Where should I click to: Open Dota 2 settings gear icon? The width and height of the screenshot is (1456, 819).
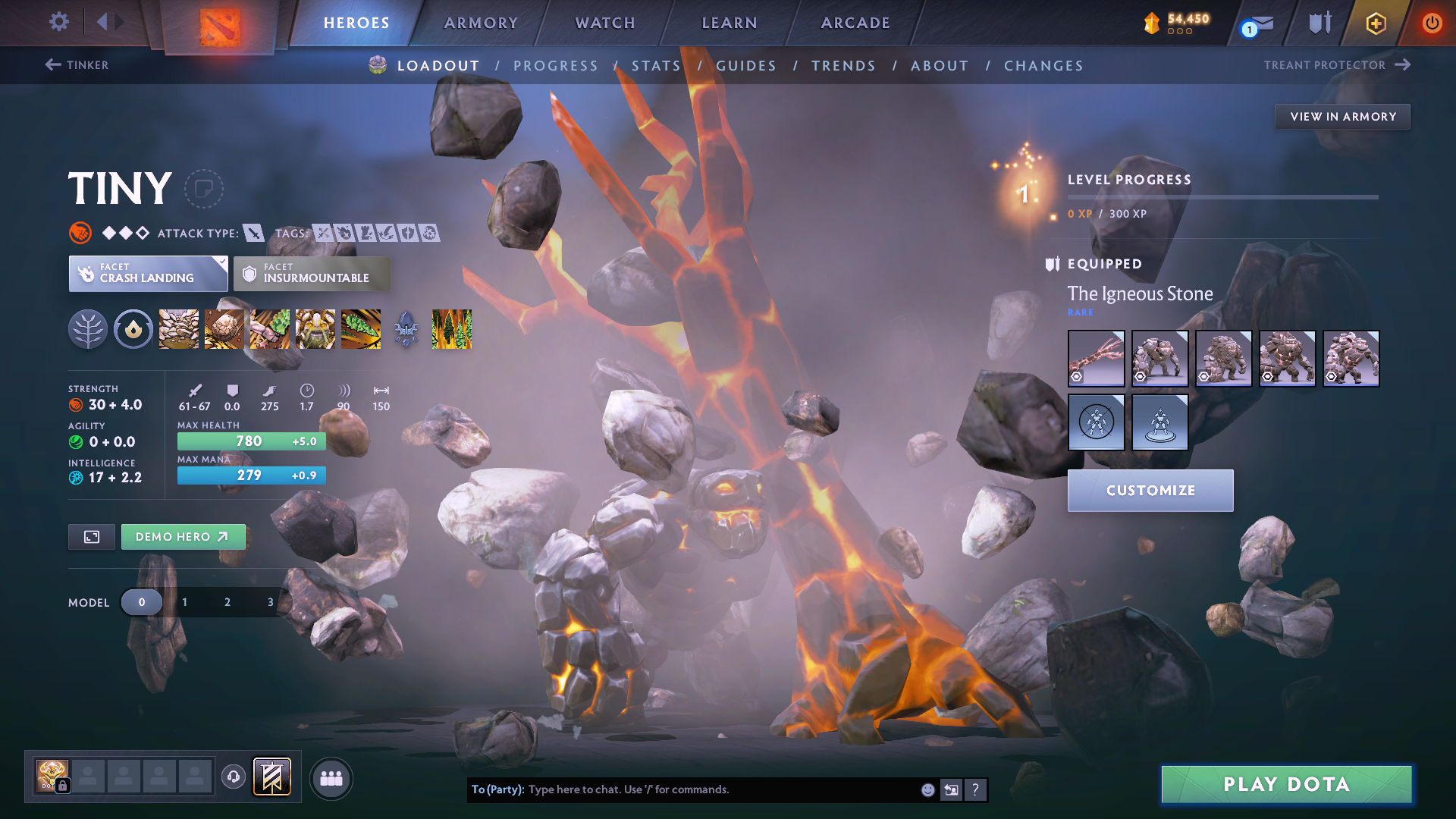pyautogui.click(x=58, y=22)
